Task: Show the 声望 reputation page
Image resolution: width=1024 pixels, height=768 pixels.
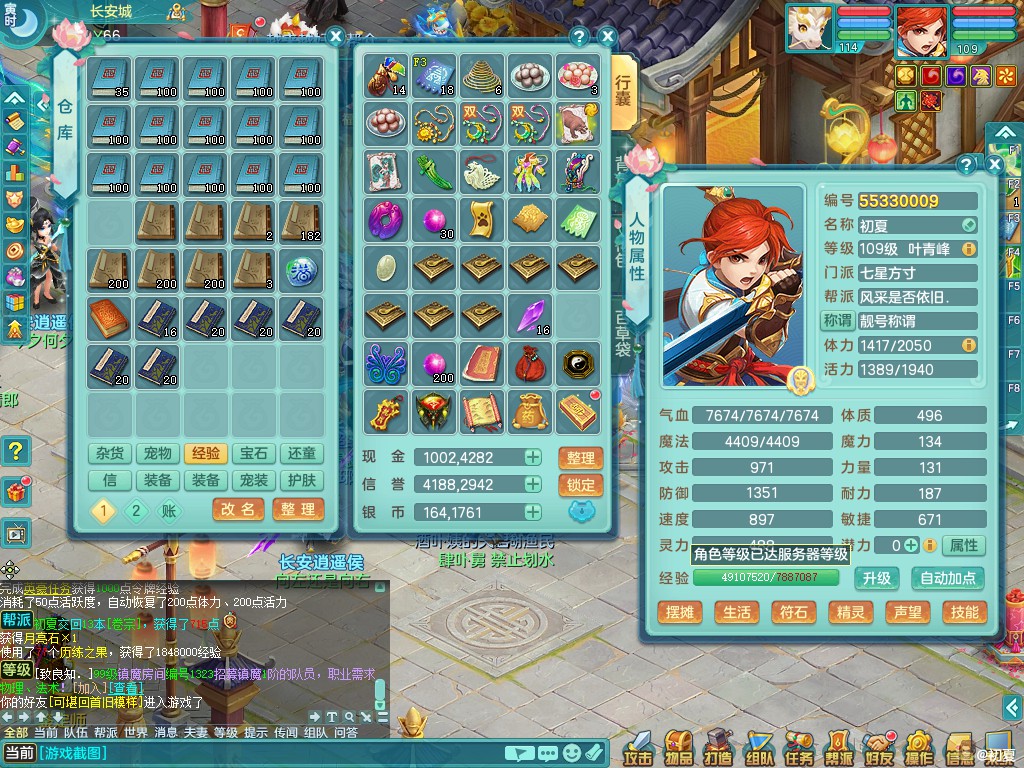Action: 907,612
